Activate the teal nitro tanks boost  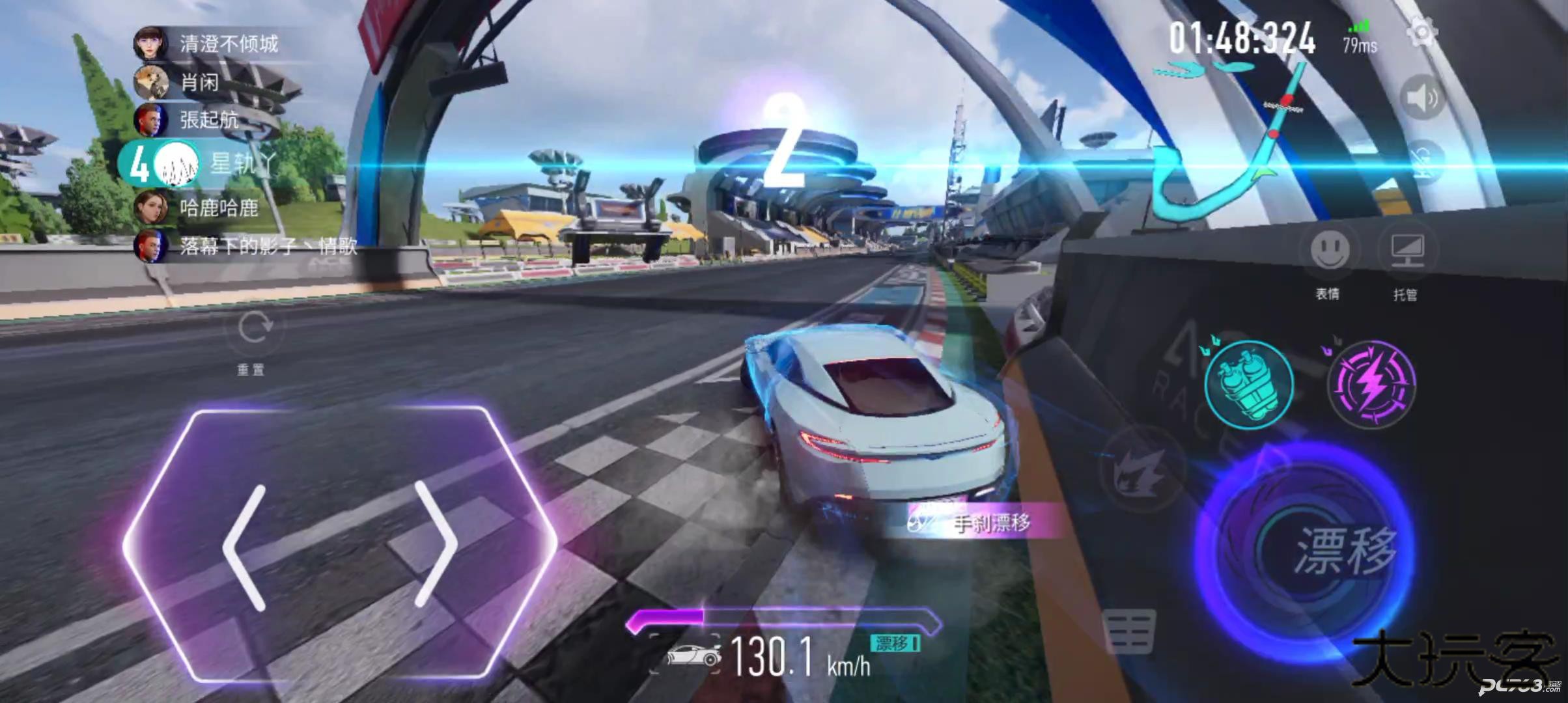[x=1248, y=385]
